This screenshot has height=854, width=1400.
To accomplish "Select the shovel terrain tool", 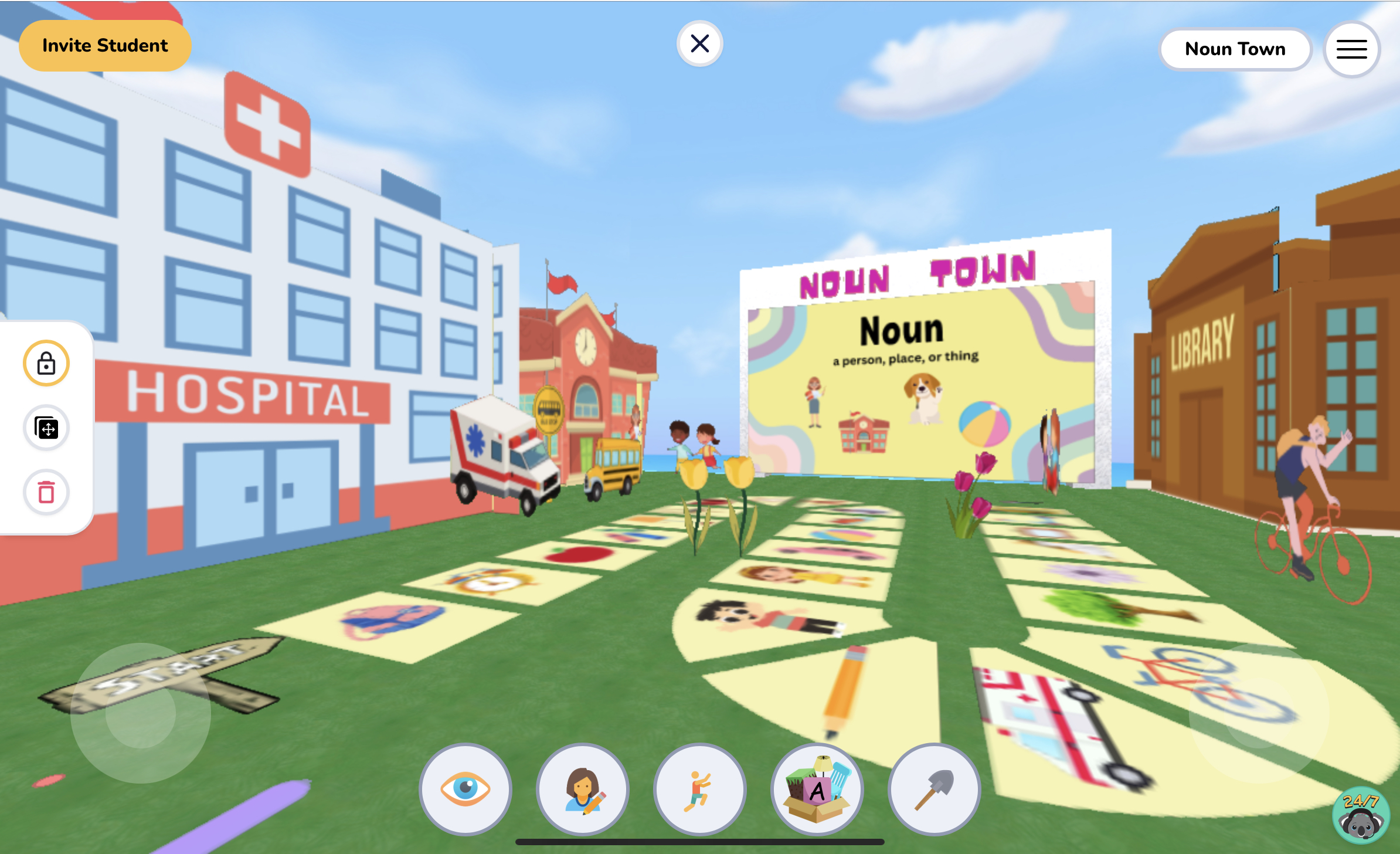I will coord(933,790).
